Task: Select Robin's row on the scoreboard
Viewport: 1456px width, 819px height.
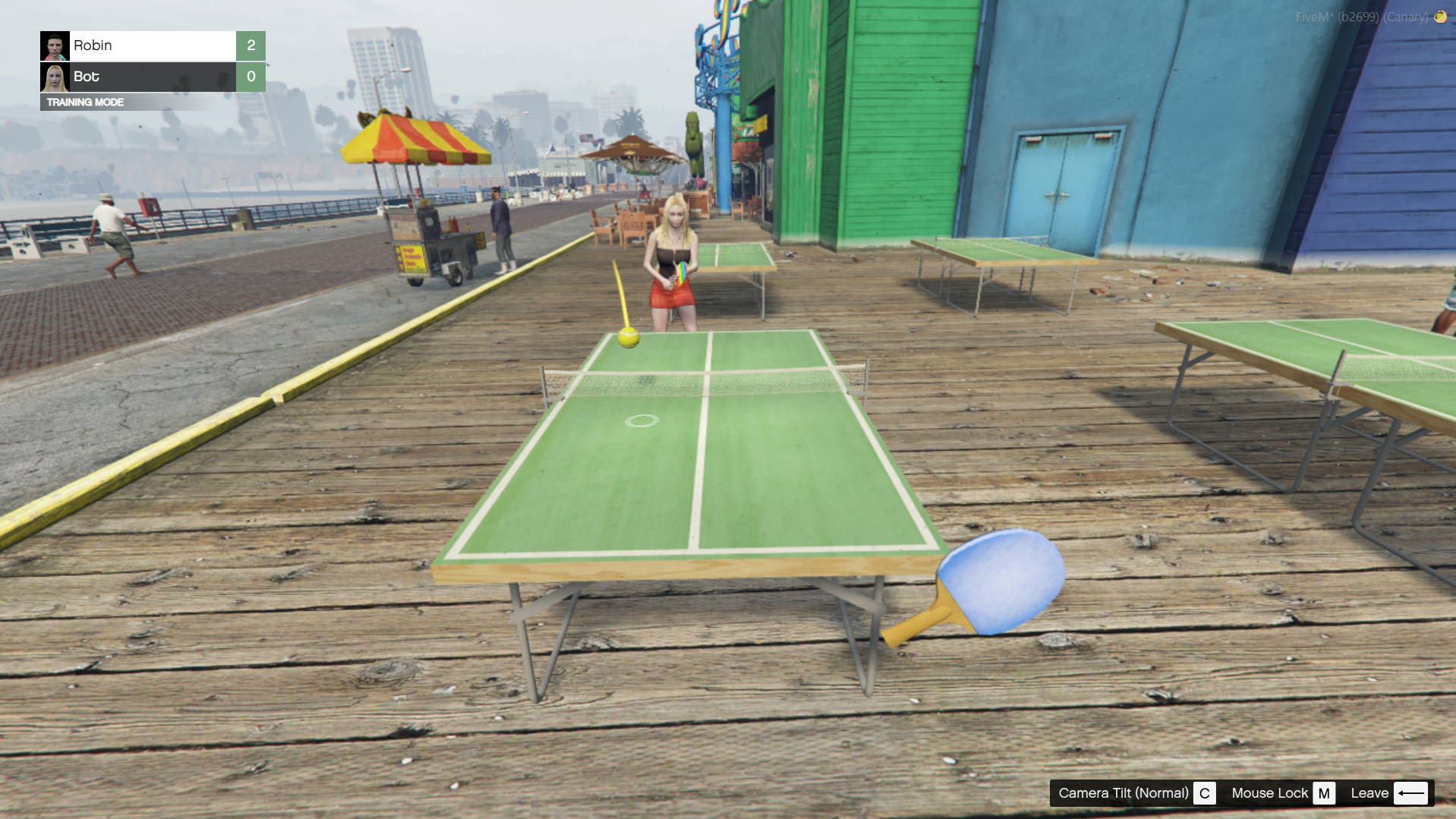Action: (x=153, y=46)
